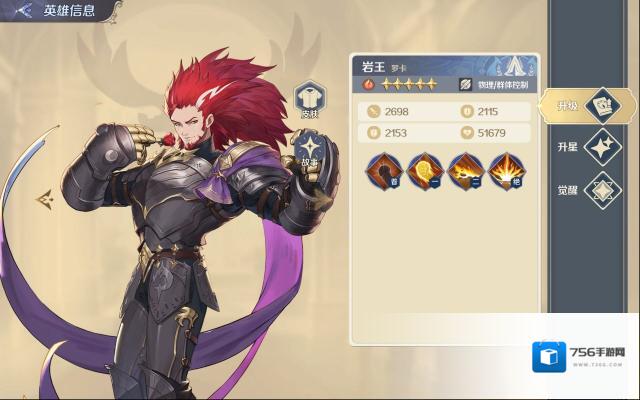The image size is (640, 400).
Task: Click the red fire element icon
Action: click(x=366, y=85)
